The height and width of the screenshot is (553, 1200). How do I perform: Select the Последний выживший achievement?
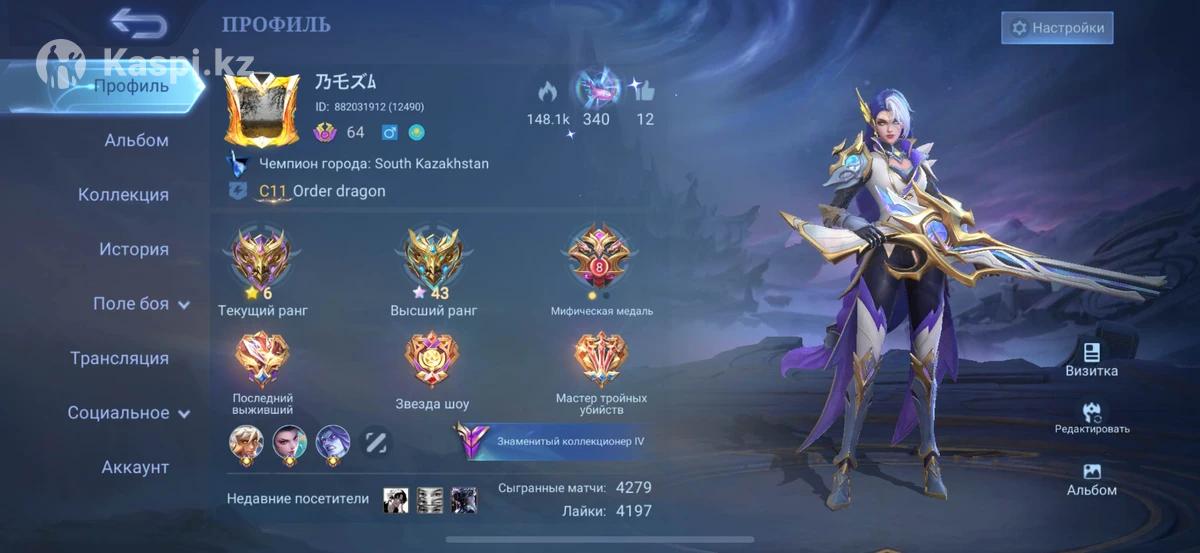262,362
